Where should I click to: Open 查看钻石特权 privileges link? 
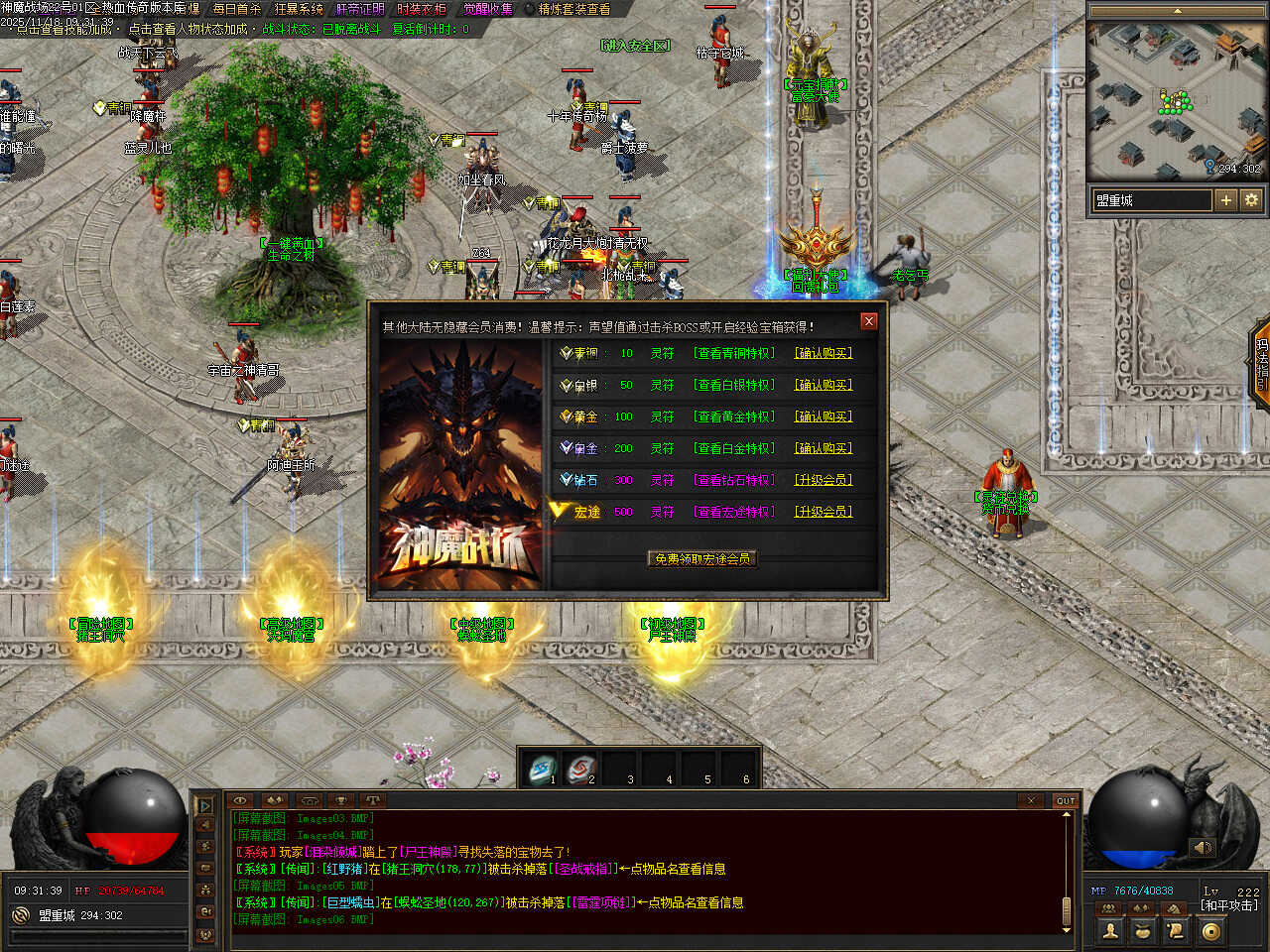[x=734, y=480]
